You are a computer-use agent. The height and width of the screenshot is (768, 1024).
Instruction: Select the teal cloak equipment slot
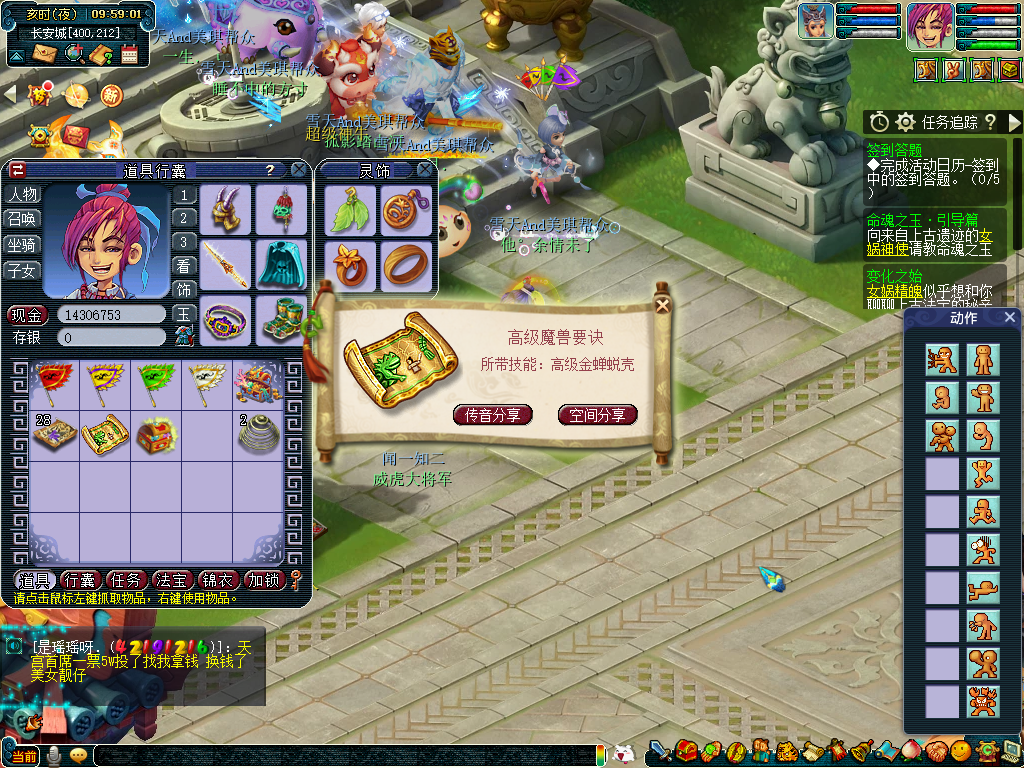pos(281,264)
